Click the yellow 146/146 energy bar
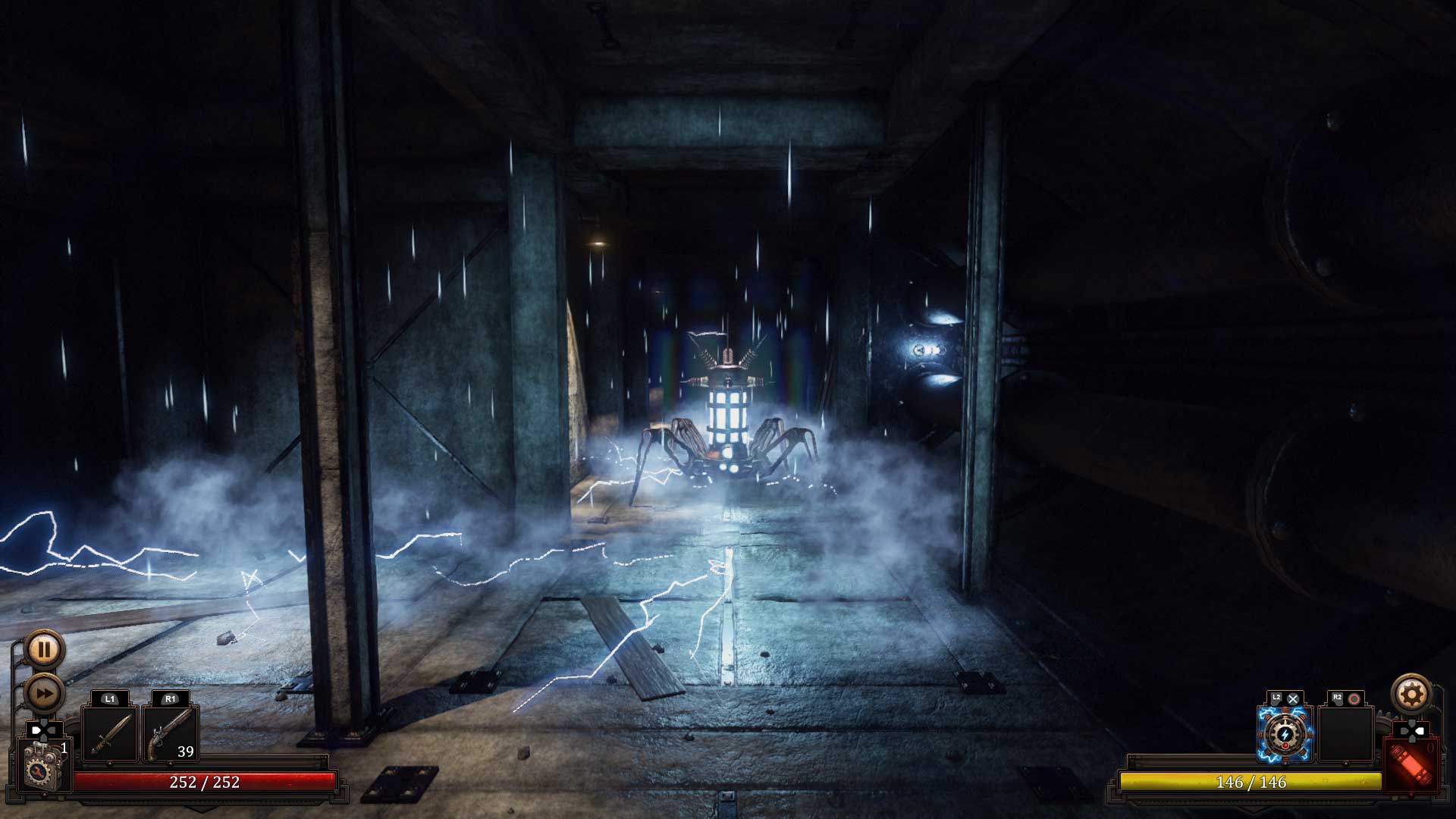Image resolution: width=1456 pixels, height=819 pixels. pos(1250,782)
